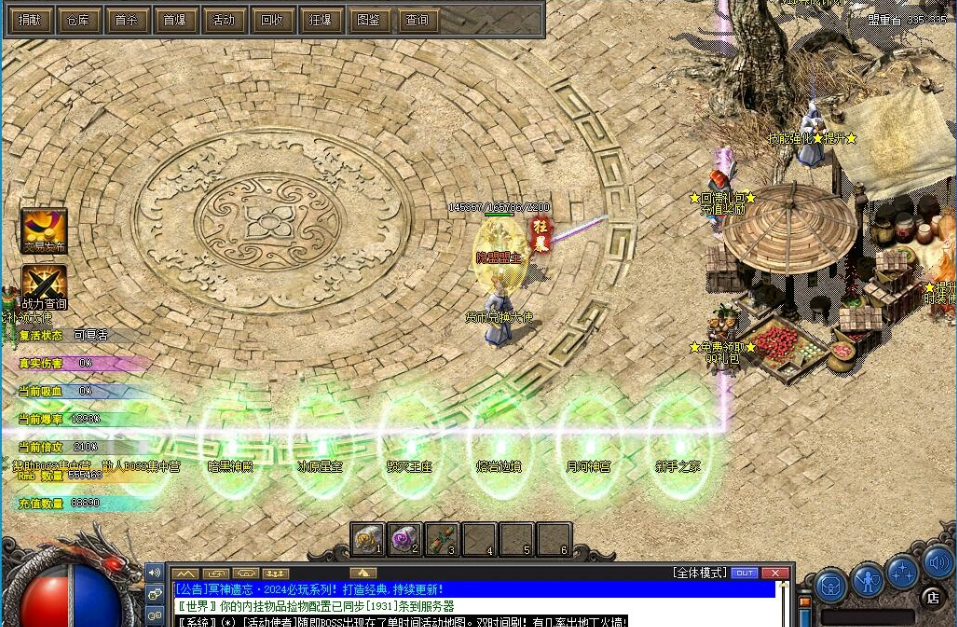Screen dimensions: 957x627
Task: Open the 活动 events menu
Action: 224,20
